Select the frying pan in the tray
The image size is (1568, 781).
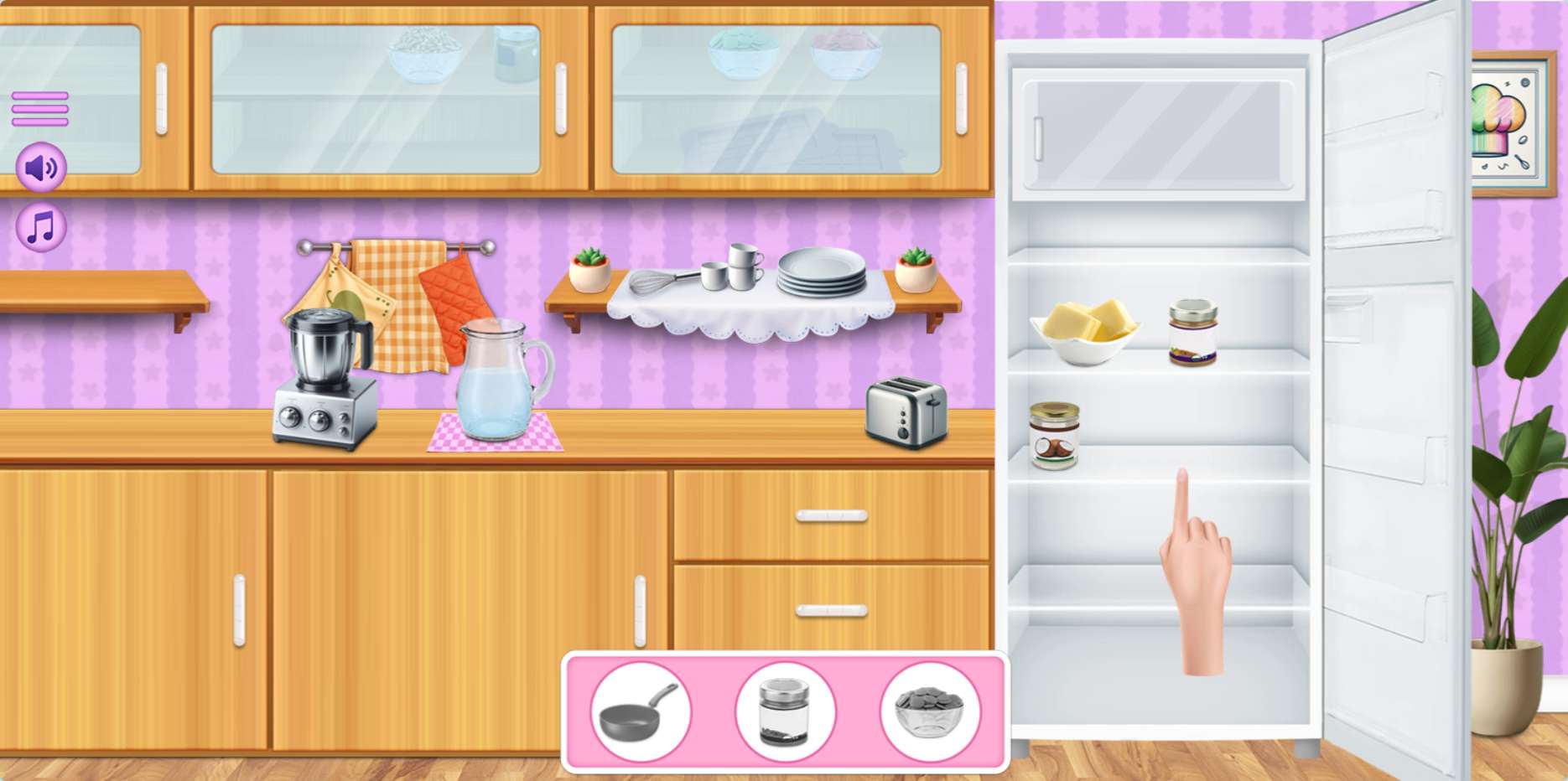pos(640,712)
